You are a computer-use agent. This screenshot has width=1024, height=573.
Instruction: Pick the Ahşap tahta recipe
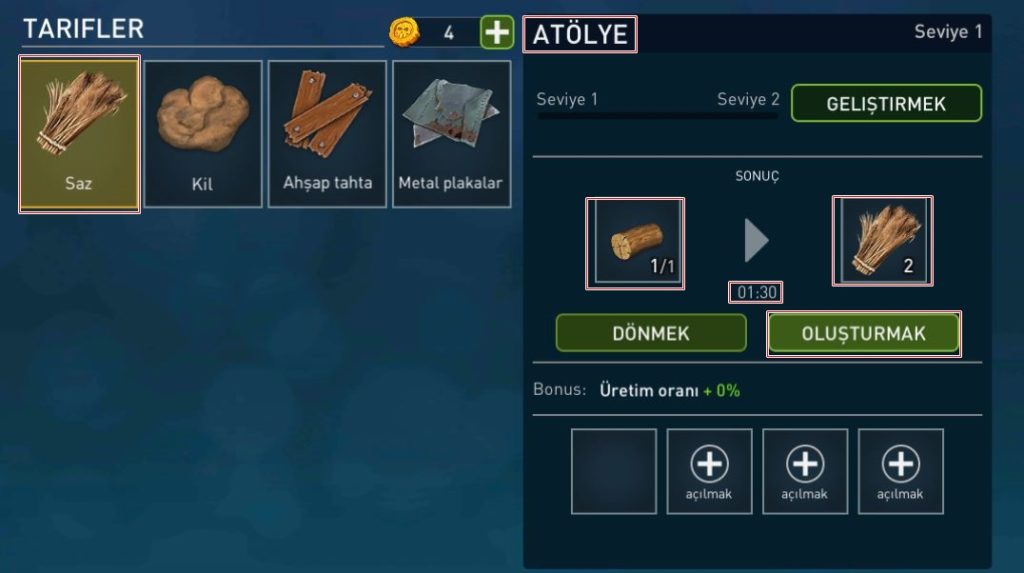pos(327,133)
